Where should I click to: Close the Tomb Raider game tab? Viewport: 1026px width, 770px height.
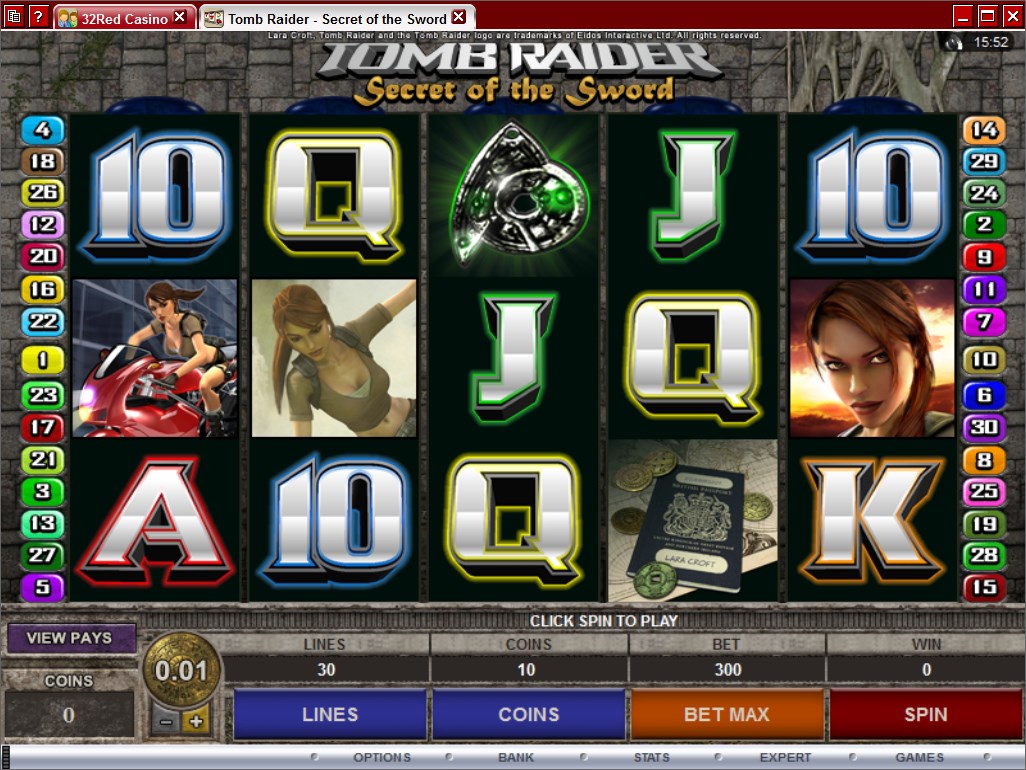click(458, 18)
